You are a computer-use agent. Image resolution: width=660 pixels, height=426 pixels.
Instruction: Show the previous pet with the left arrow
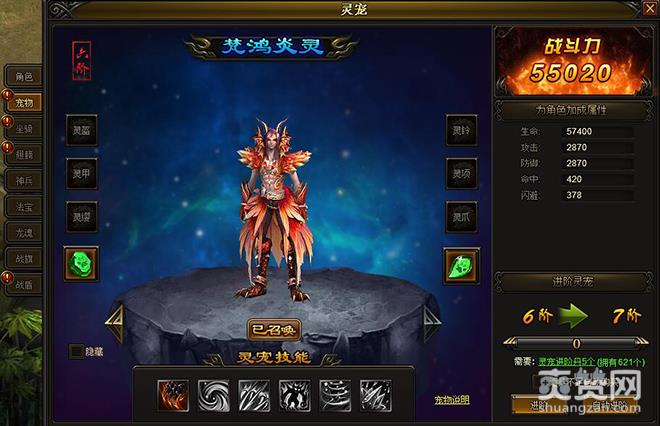[114, 322]
